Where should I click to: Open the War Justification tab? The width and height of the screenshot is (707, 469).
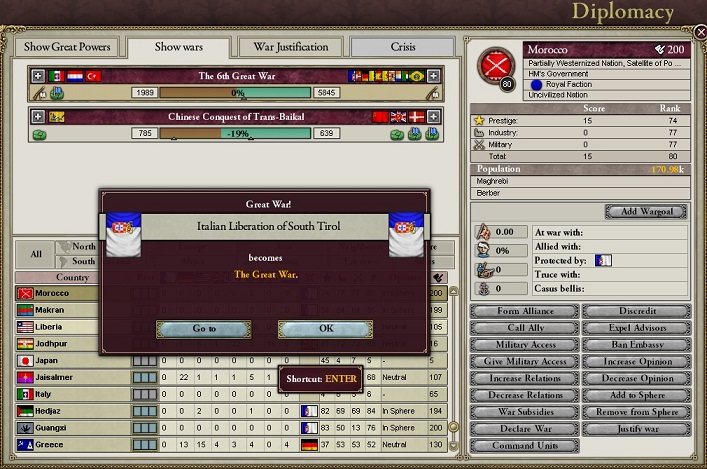pyautogui.click(x=290, y=47)
